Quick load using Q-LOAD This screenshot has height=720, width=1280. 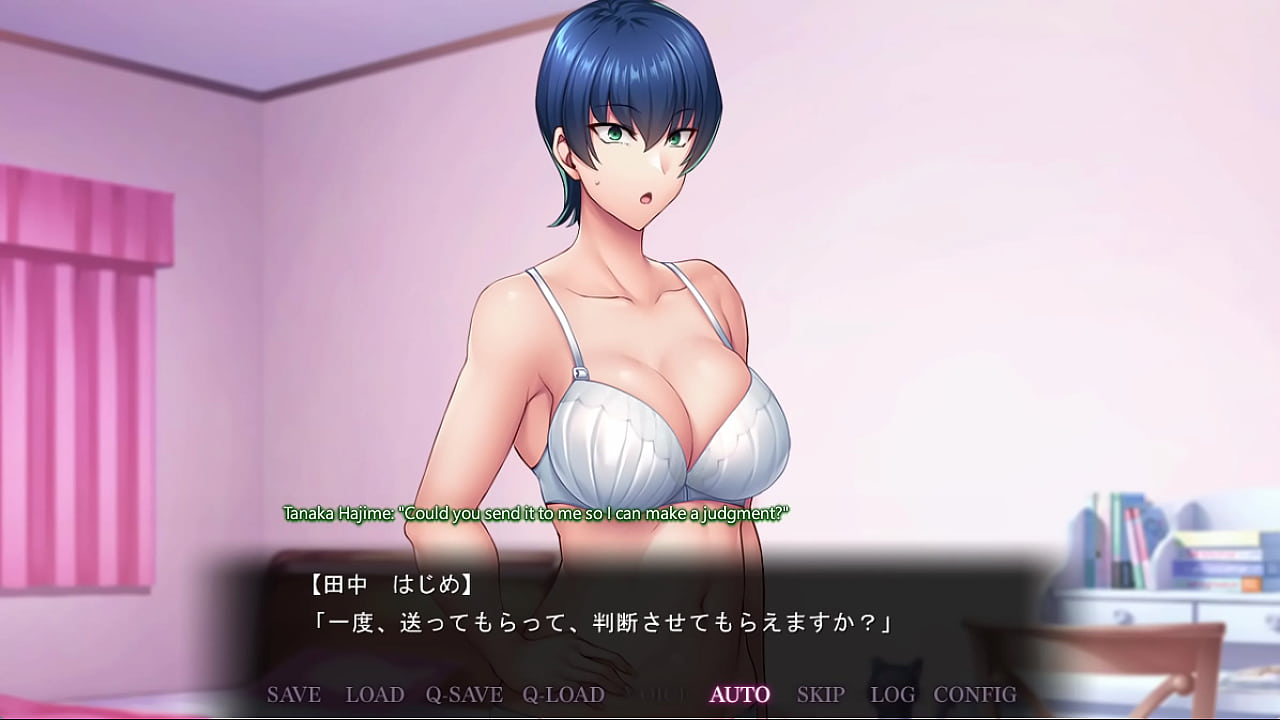click(563, 694)
